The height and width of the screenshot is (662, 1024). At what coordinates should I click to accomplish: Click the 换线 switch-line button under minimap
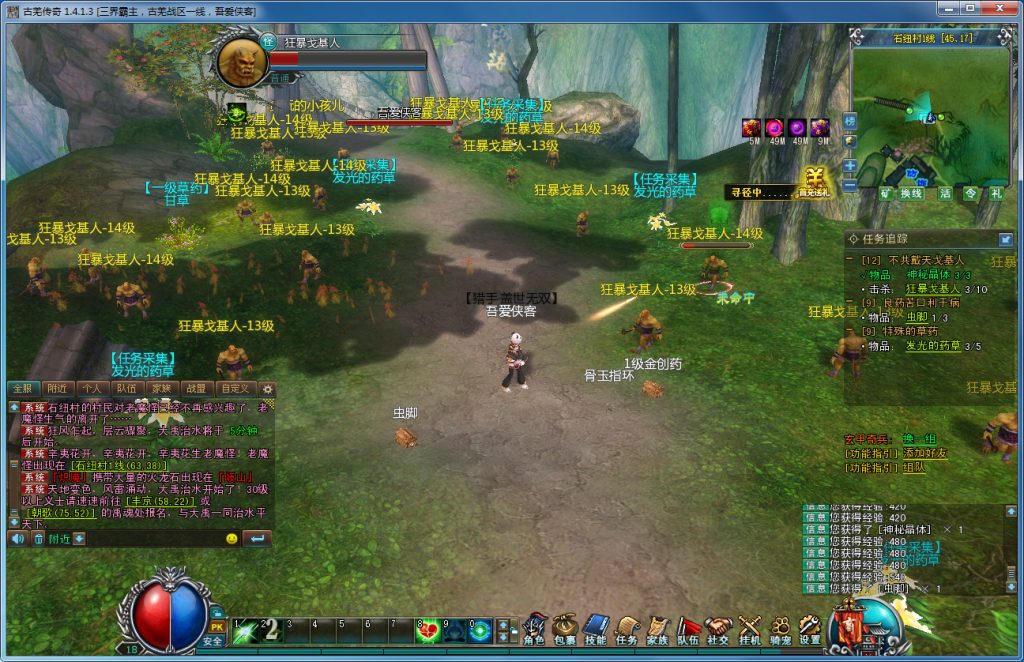(911, 193)
